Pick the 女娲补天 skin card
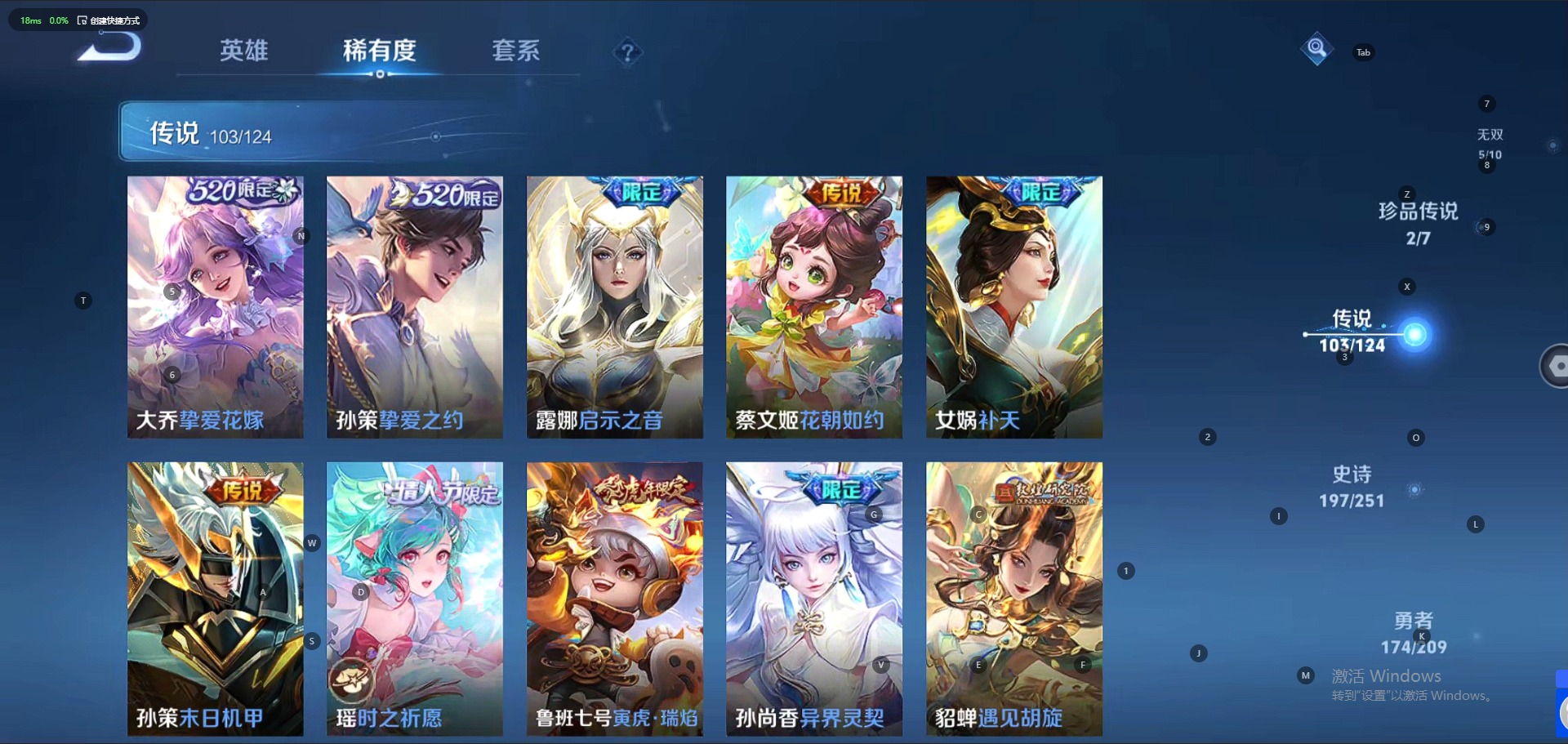The height and width of the screenshot is (744, 1568). click(1014, 307)
